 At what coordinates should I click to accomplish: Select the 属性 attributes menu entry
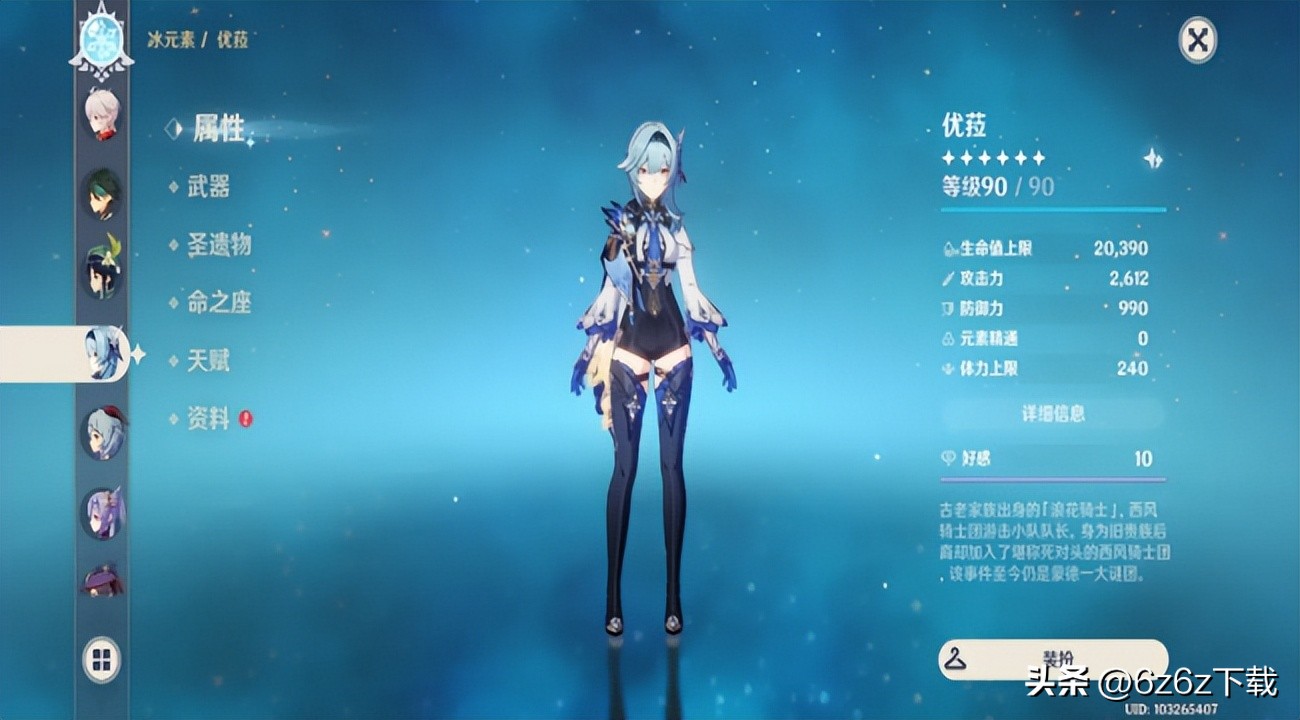pyautogui.click(x=218, y=128)
